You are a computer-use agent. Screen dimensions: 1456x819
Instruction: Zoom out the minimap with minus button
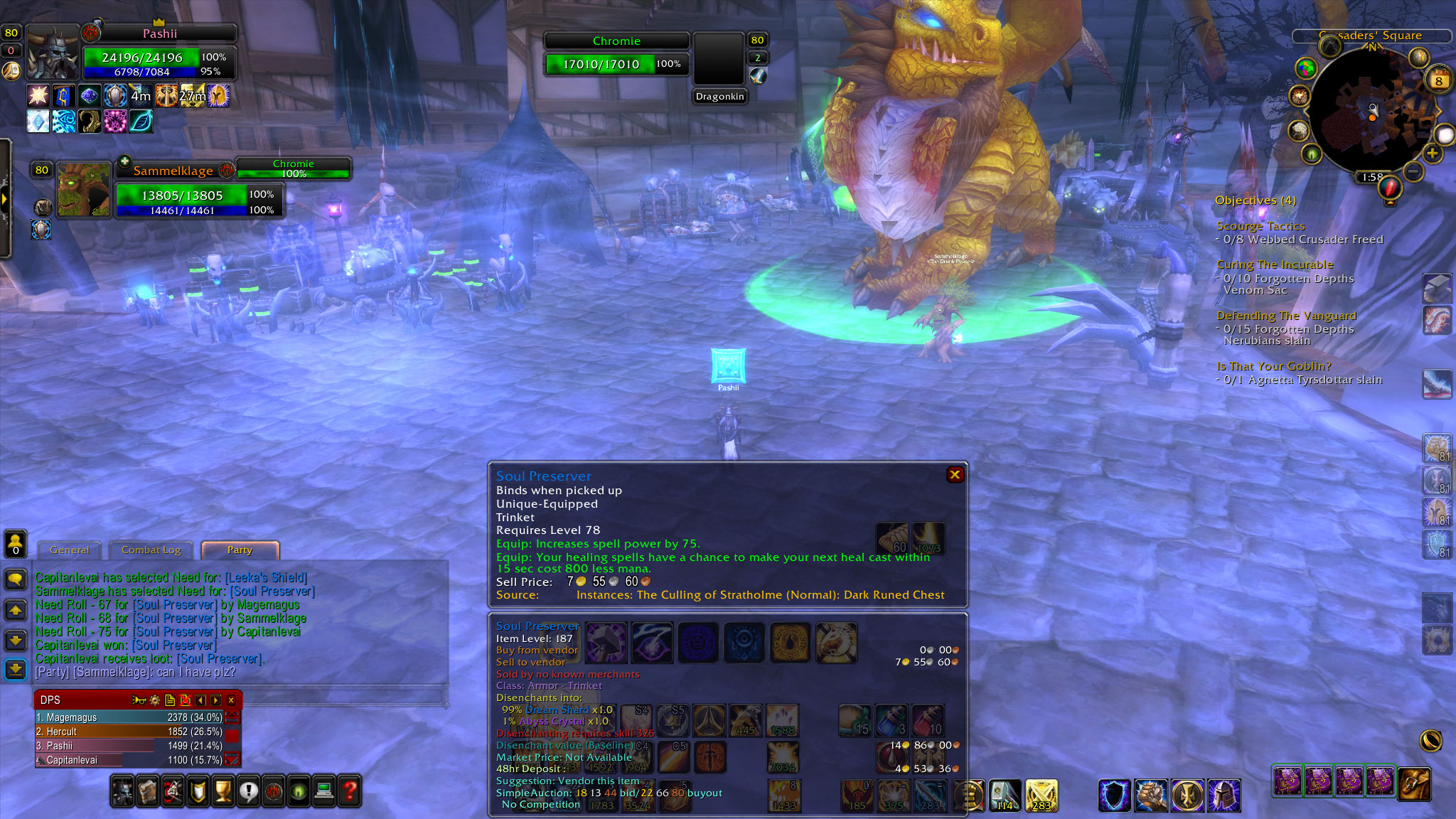pos(1413,171)
